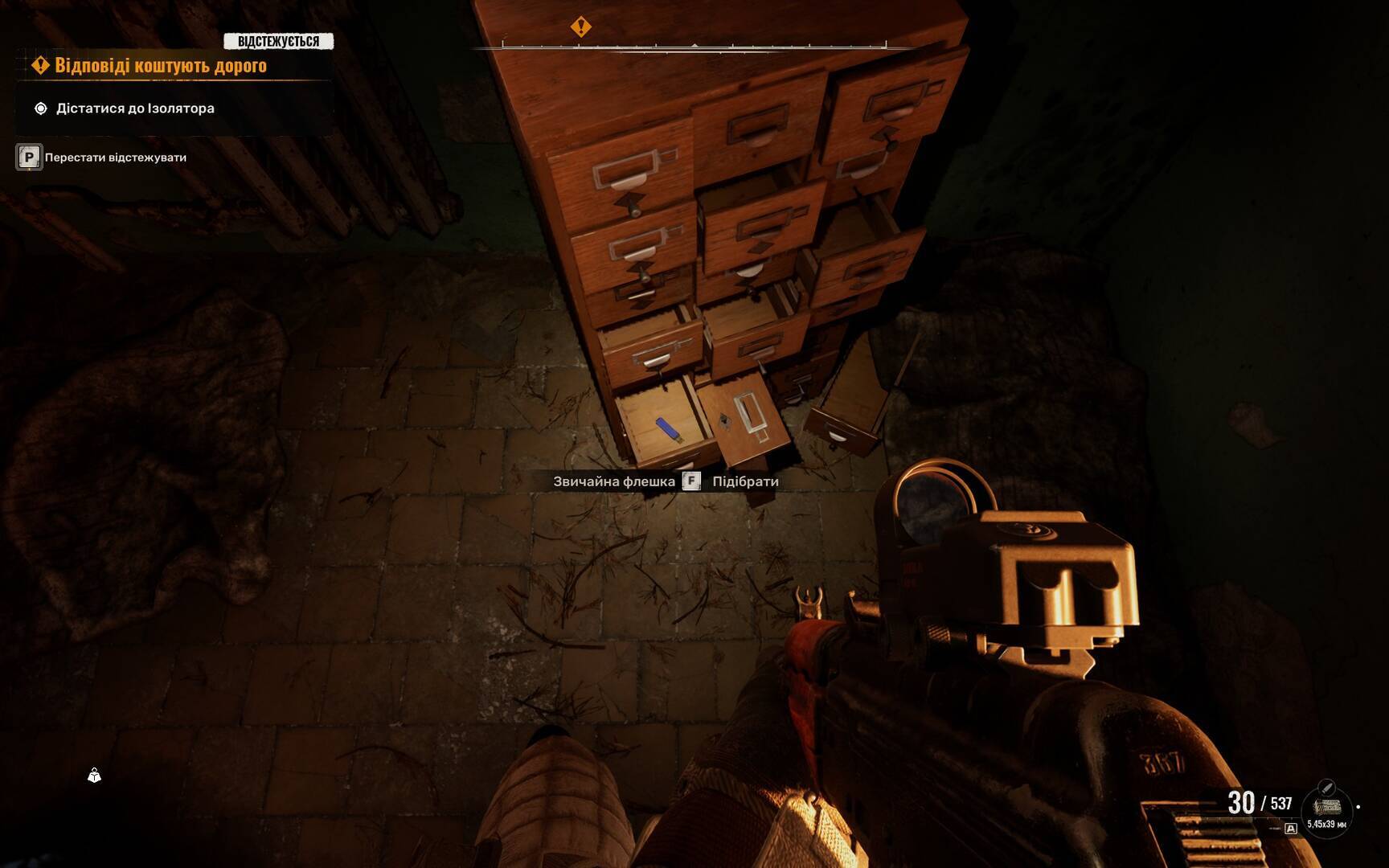Click the "Відстежується" tracking tag

click(278, 41)
